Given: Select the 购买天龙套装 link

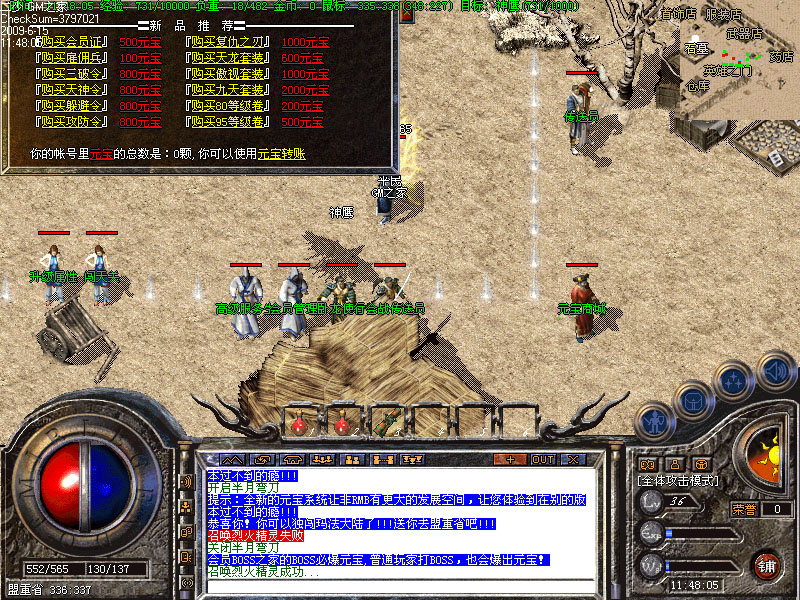Looking at the screenshot, I should coord(230,58).
